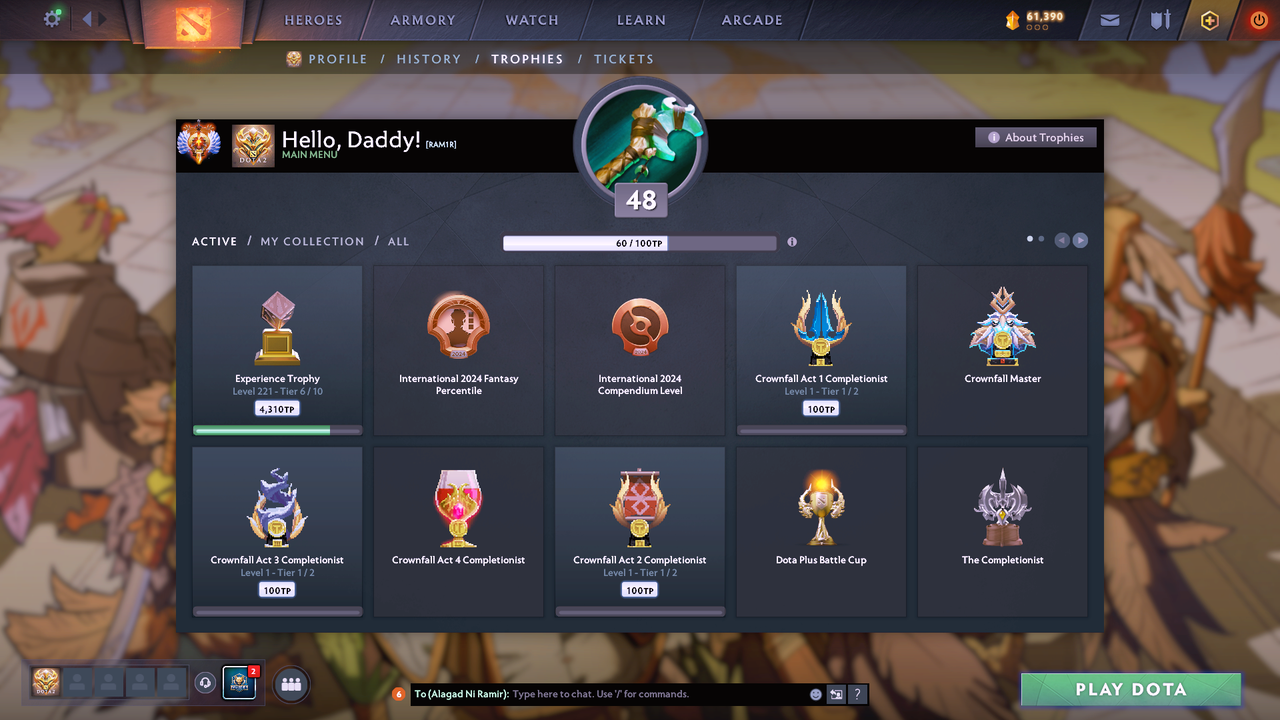This screenshot has height=720, width=1280.
Task: Click the chat help question mark icon
Action: pos(856,693)
